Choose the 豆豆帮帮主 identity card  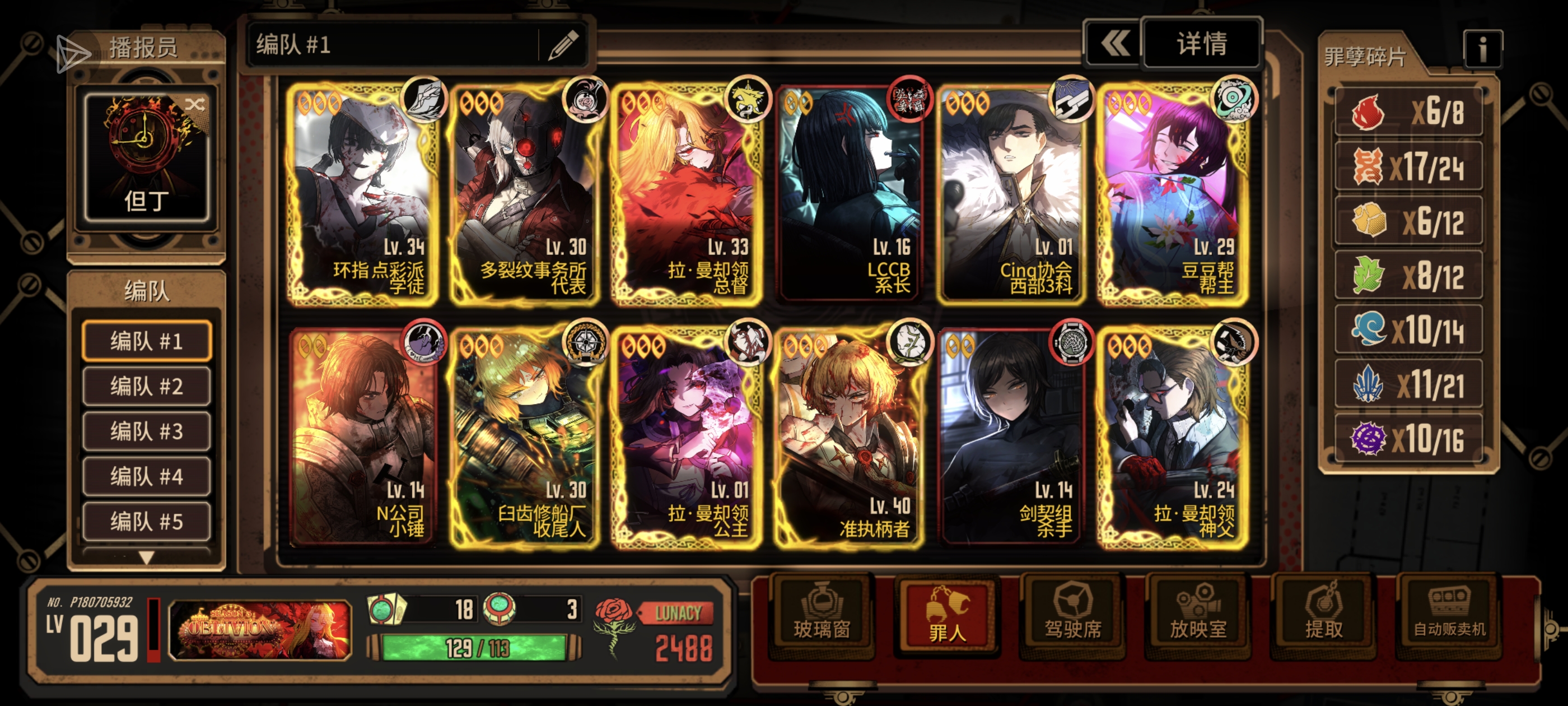(x=1174, y=195)
